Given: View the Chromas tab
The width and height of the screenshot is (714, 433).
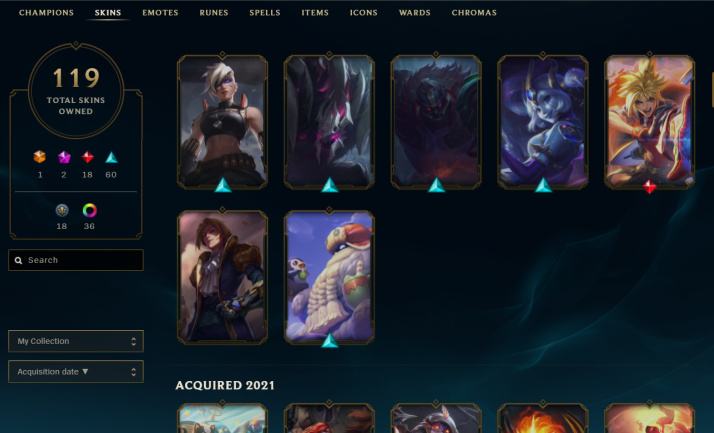Looking at the screenshot, I should [x=473, y=13].
